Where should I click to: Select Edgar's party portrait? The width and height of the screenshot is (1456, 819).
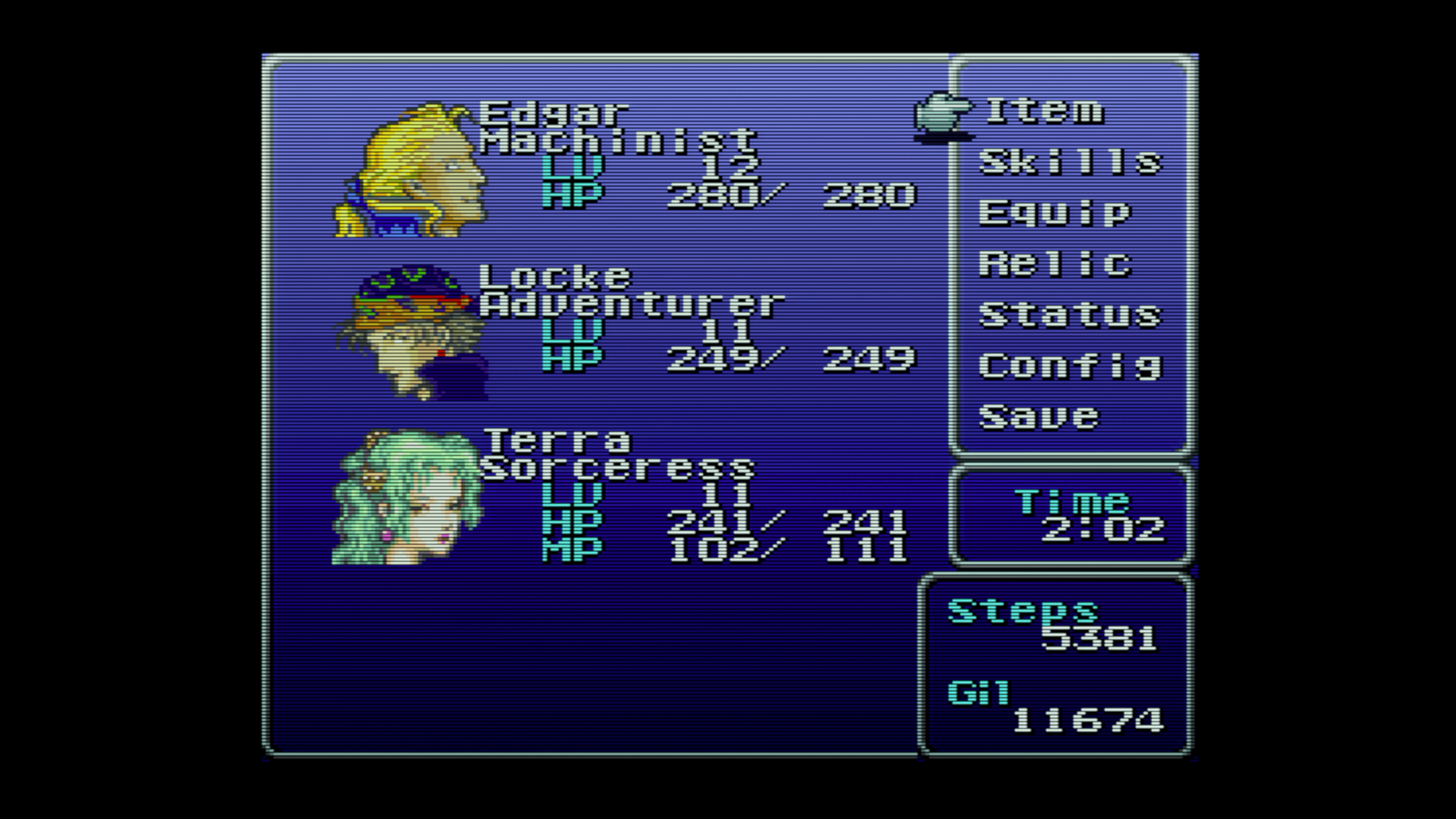[411, 169]
